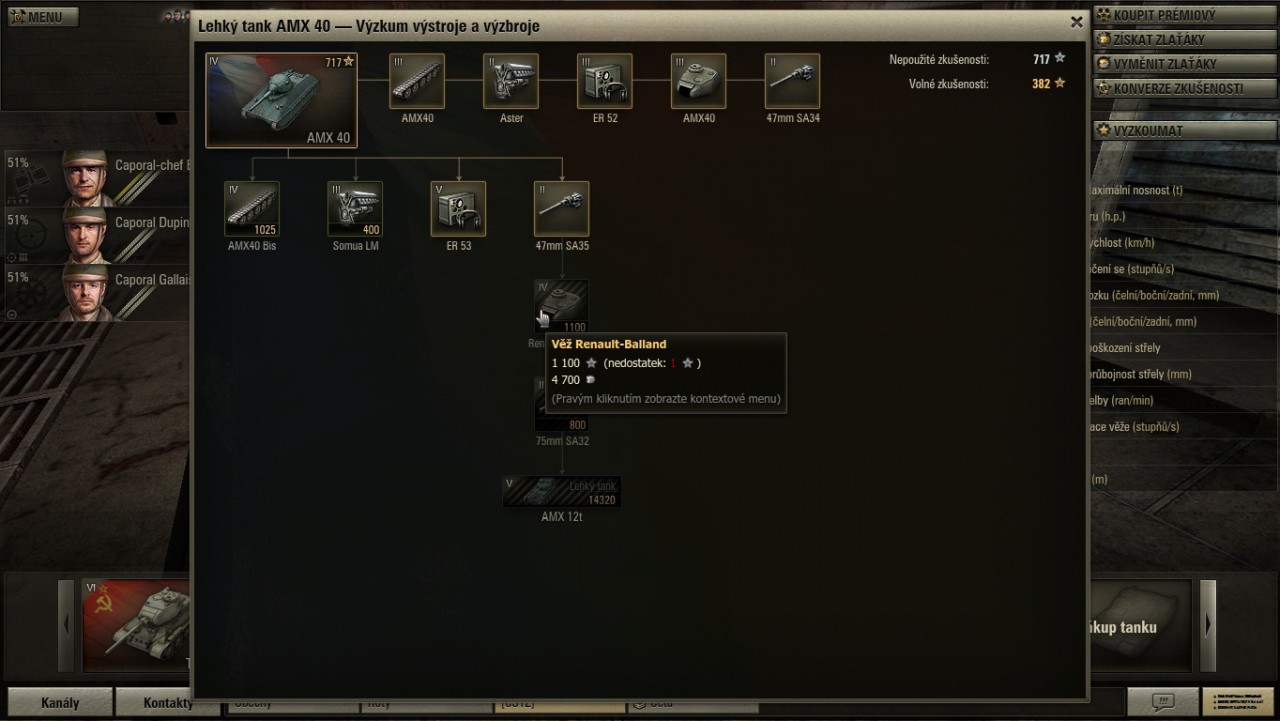Choose the 47mm SA34 gun module
Viewport: 1280px width, 721px height.
tap(793, 81)
